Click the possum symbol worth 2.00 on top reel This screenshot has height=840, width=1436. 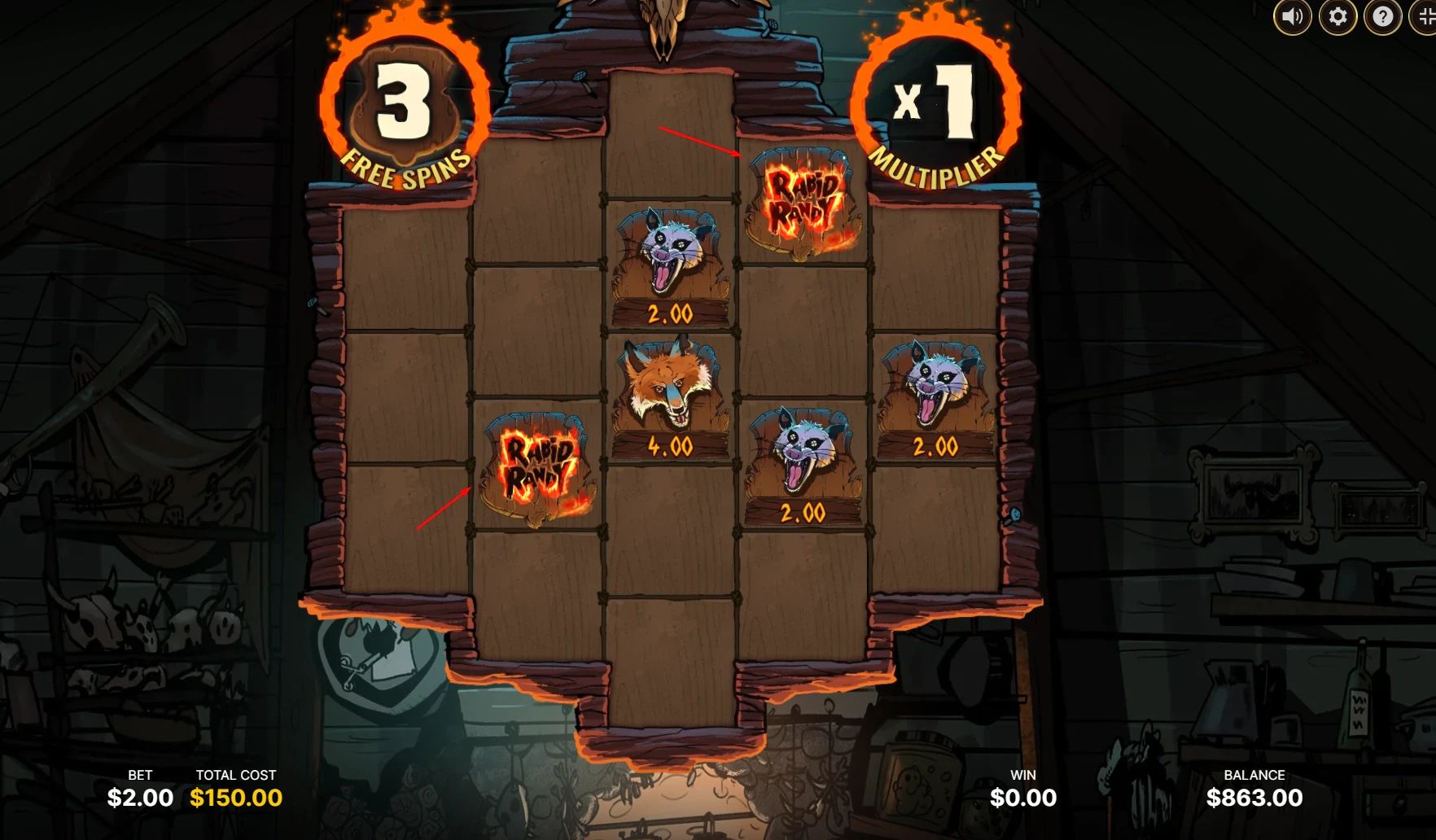(x=671, y=260)
